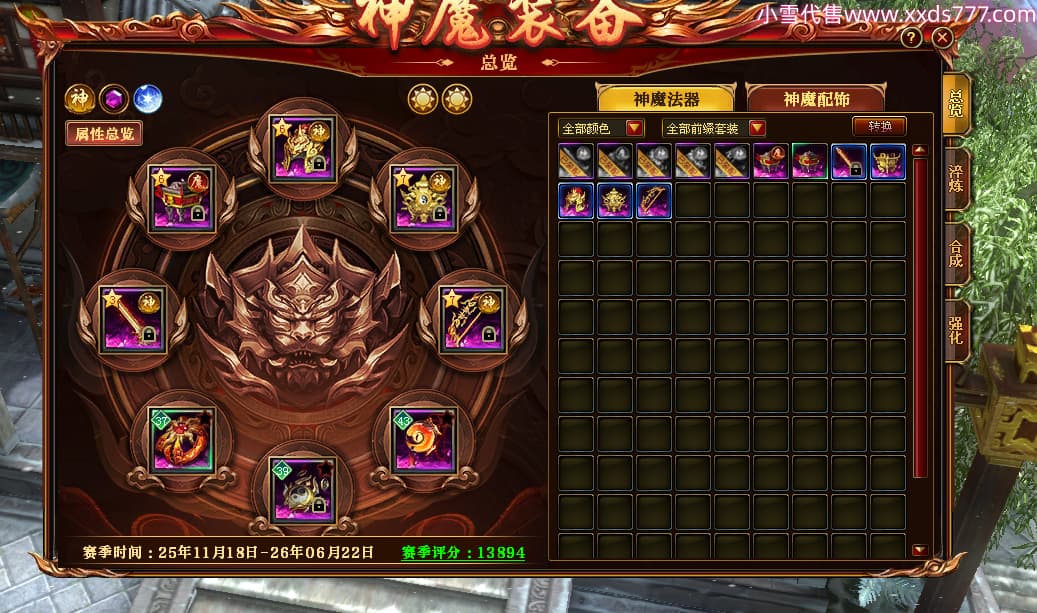The width and height of the screenshot is (1037, 613).
Task: Open the 属性总览 attribute overview
Action: pos(104,134)
